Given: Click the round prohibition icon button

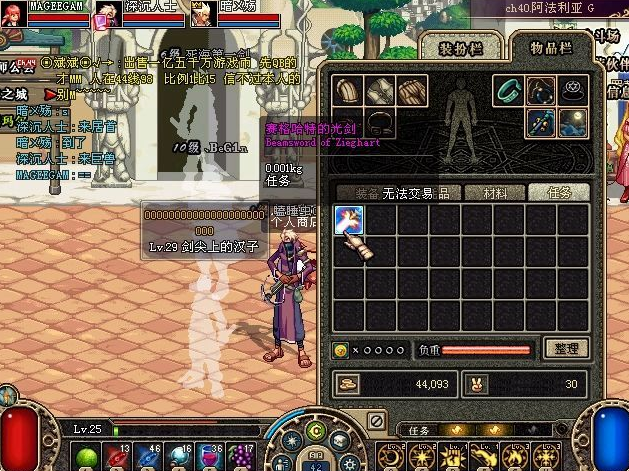Looking at the screenshot, I should pos(376,421).
